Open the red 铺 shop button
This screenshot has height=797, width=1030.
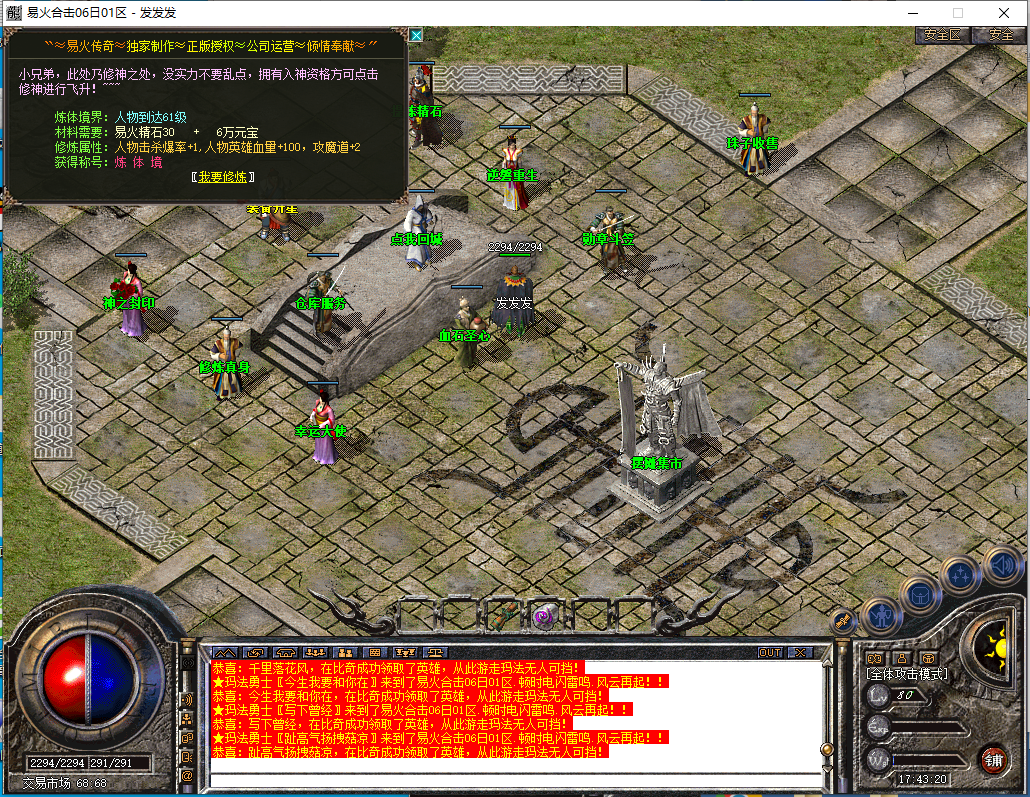tap(992, 758)
